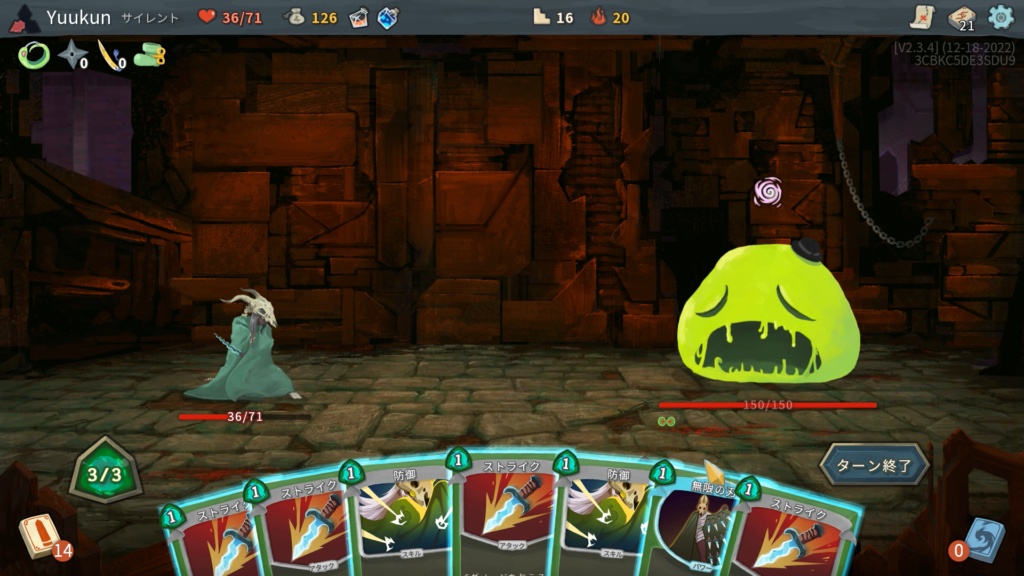Image resolution: width=1024 pixels, height=576 pixels.
Task: Open the map scroll icon
Action: click(x=922, y=17)
